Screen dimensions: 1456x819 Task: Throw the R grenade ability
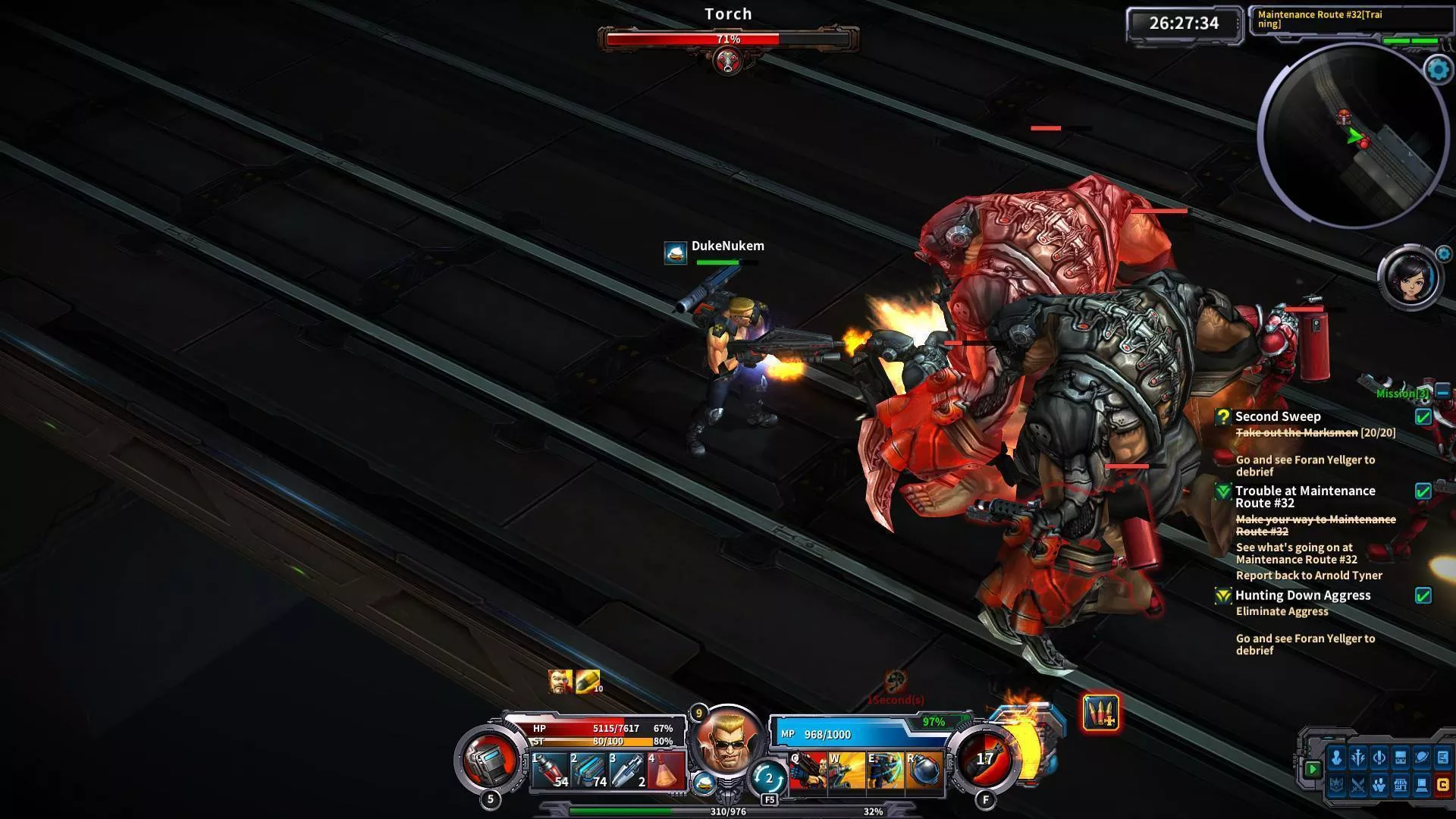924,770
